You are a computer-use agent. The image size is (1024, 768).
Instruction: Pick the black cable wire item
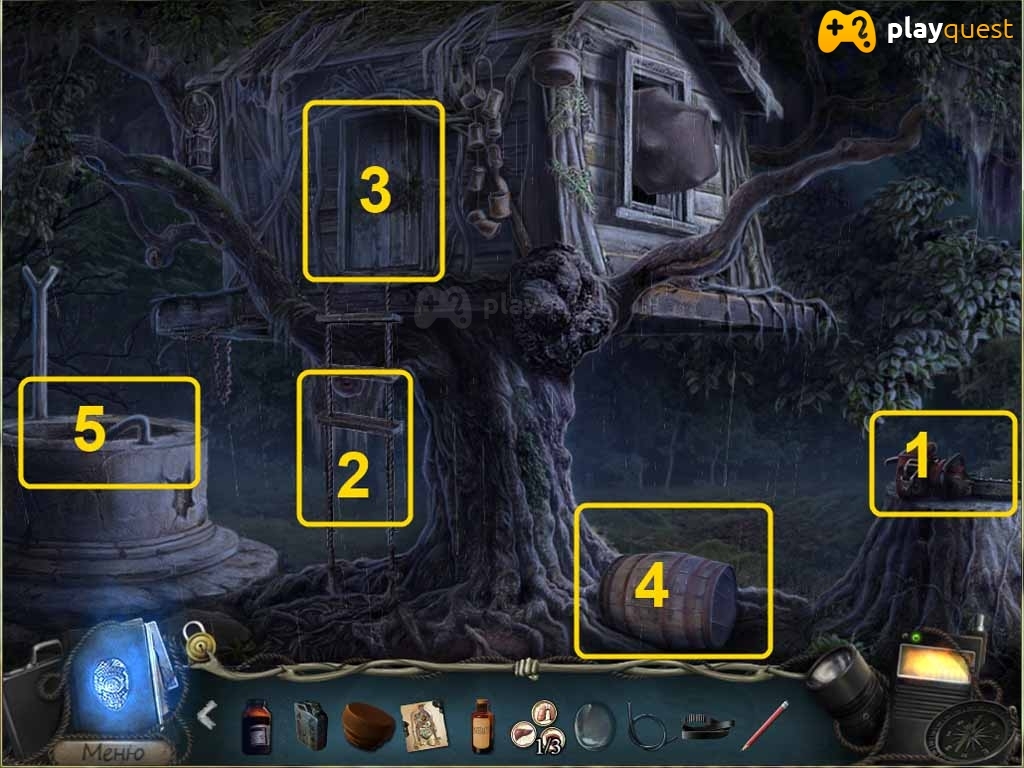(x=647, y=725)
